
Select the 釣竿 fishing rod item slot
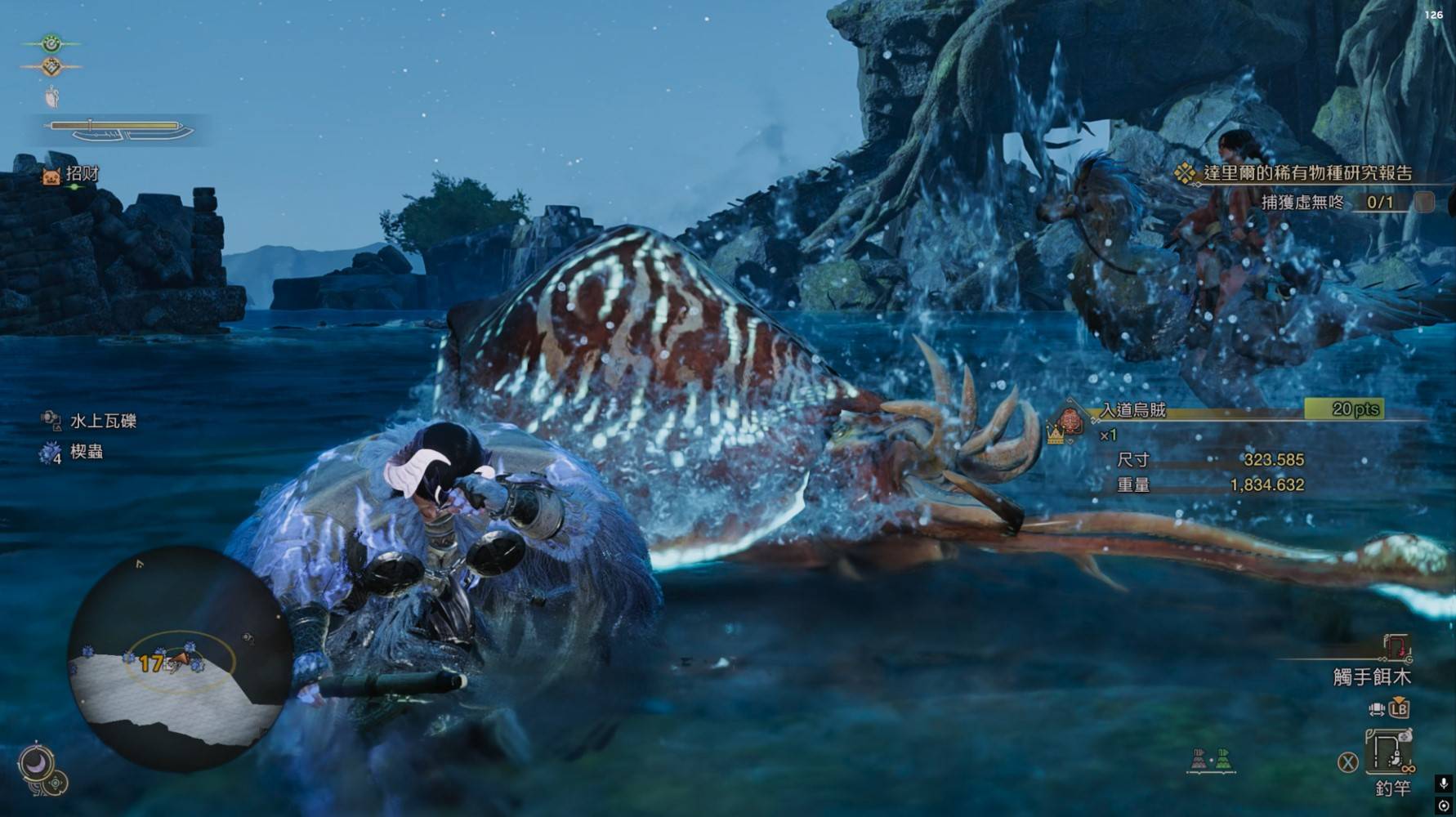pos(1389,751)
